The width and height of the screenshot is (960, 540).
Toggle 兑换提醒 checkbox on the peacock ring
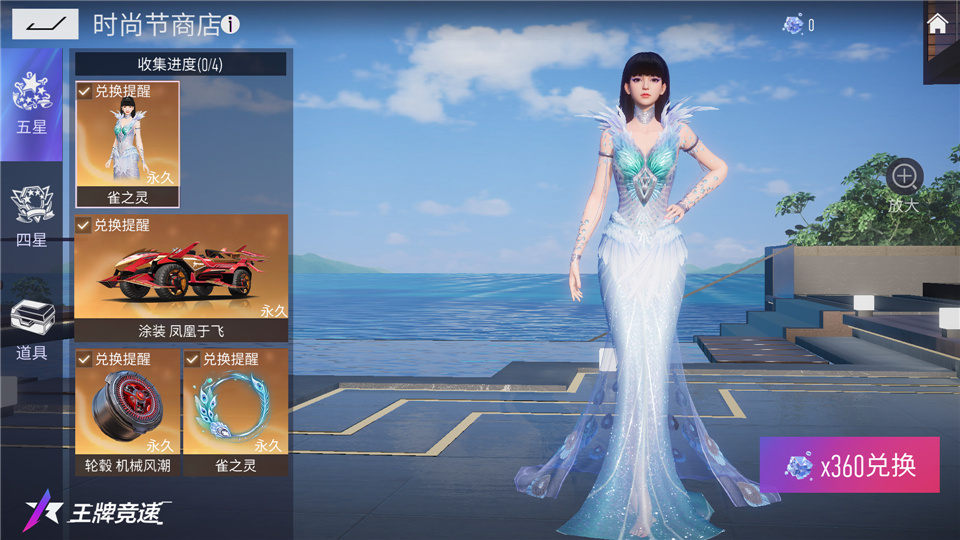[x=193, y=358]
